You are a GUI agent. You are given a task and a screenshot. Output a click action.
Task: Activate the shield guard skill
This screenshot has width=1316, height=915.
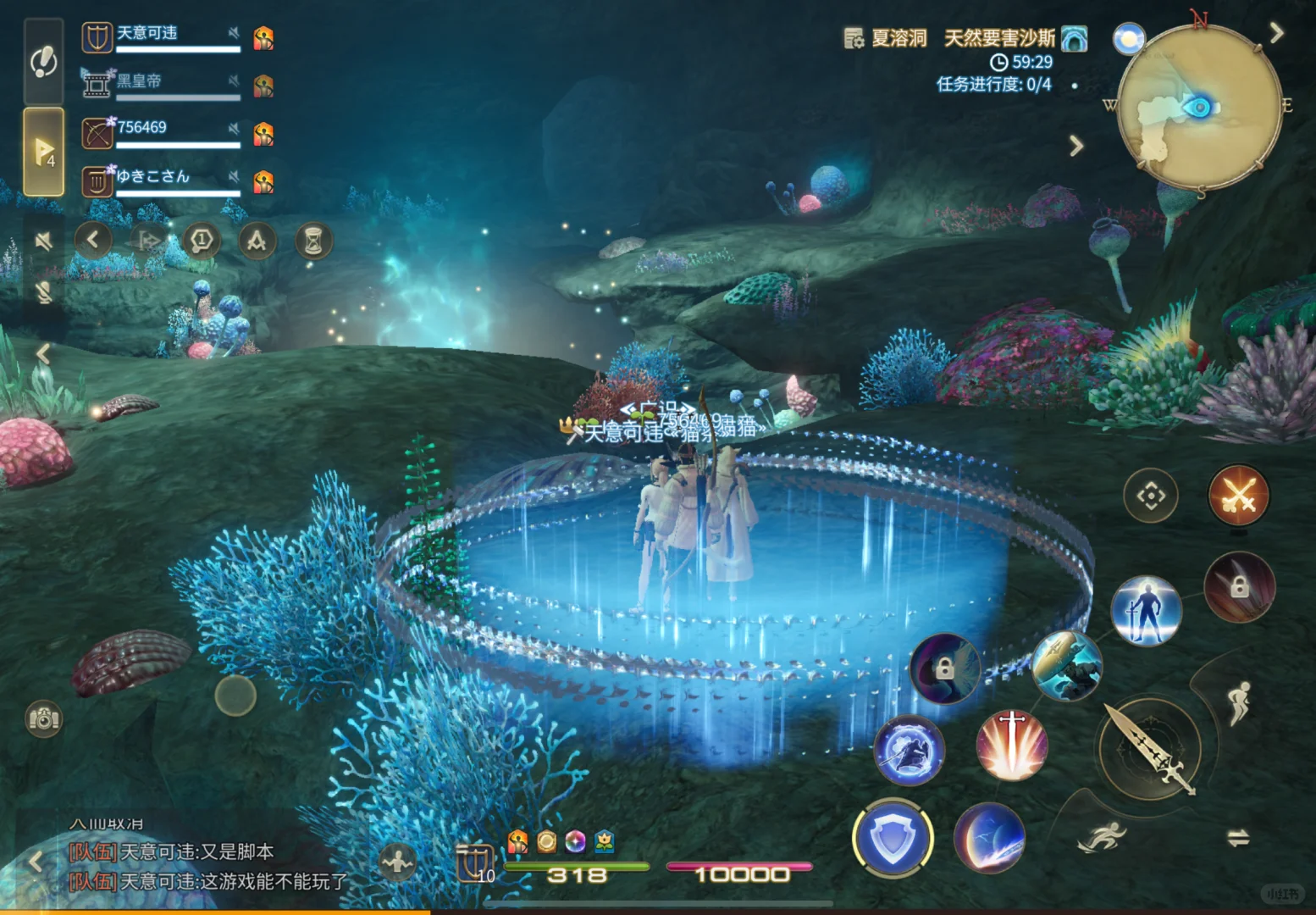point(893,838)
